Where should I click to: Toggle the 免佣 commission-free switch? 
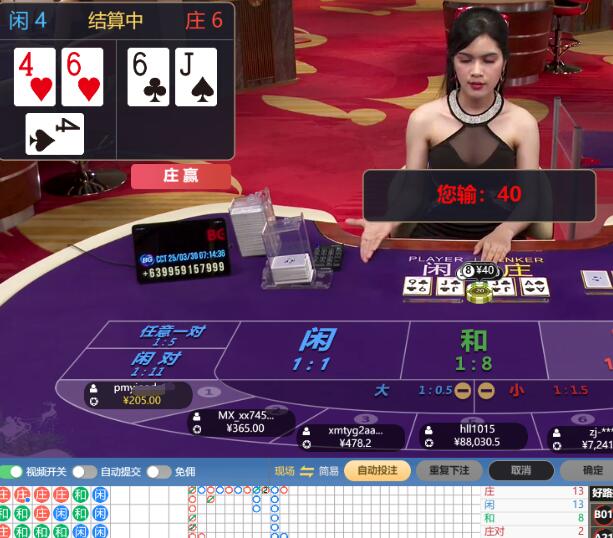click(x=158, y=471)
